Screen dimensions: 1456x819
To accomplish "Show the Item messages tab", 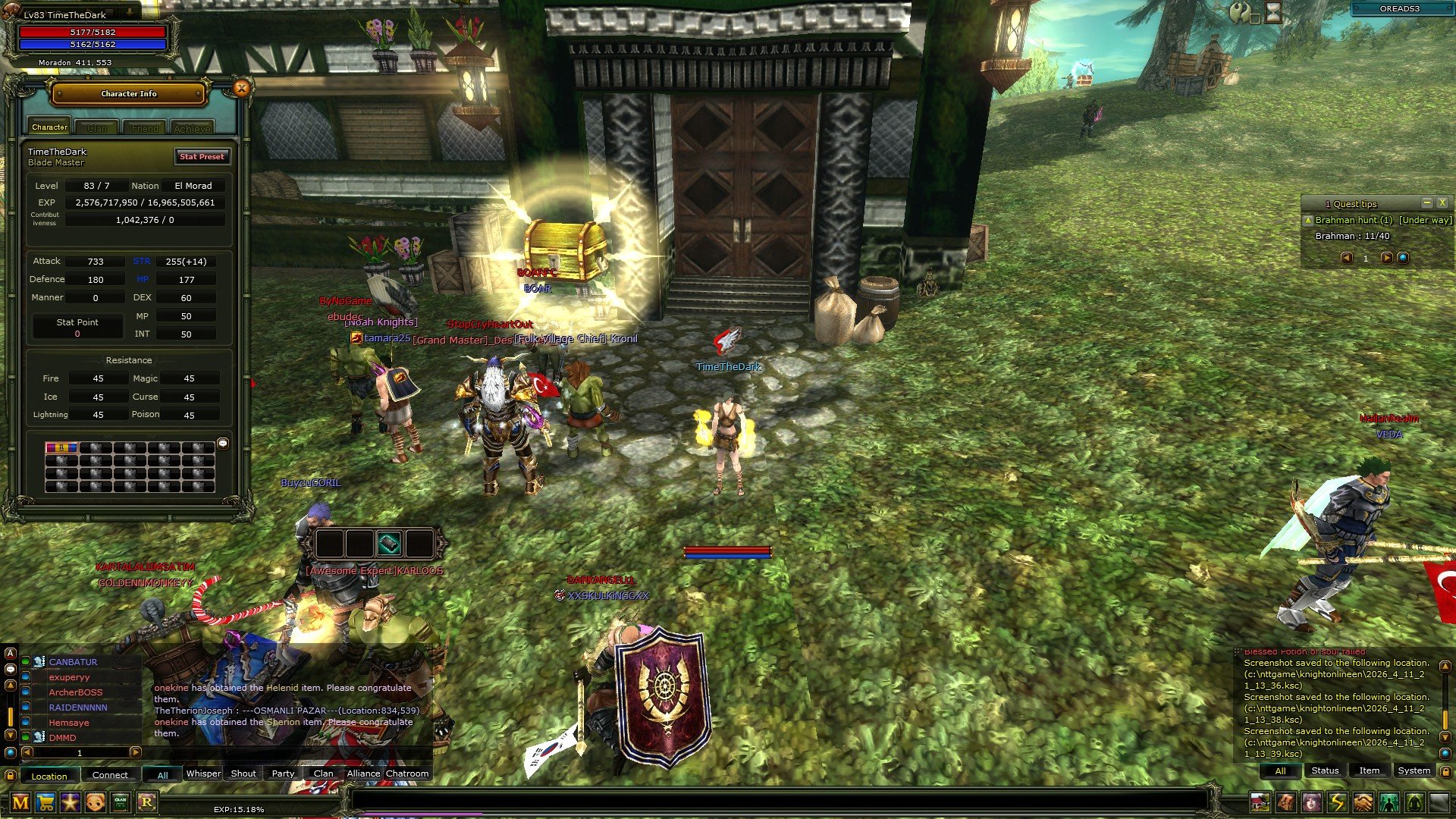I will coord(1369,770).
